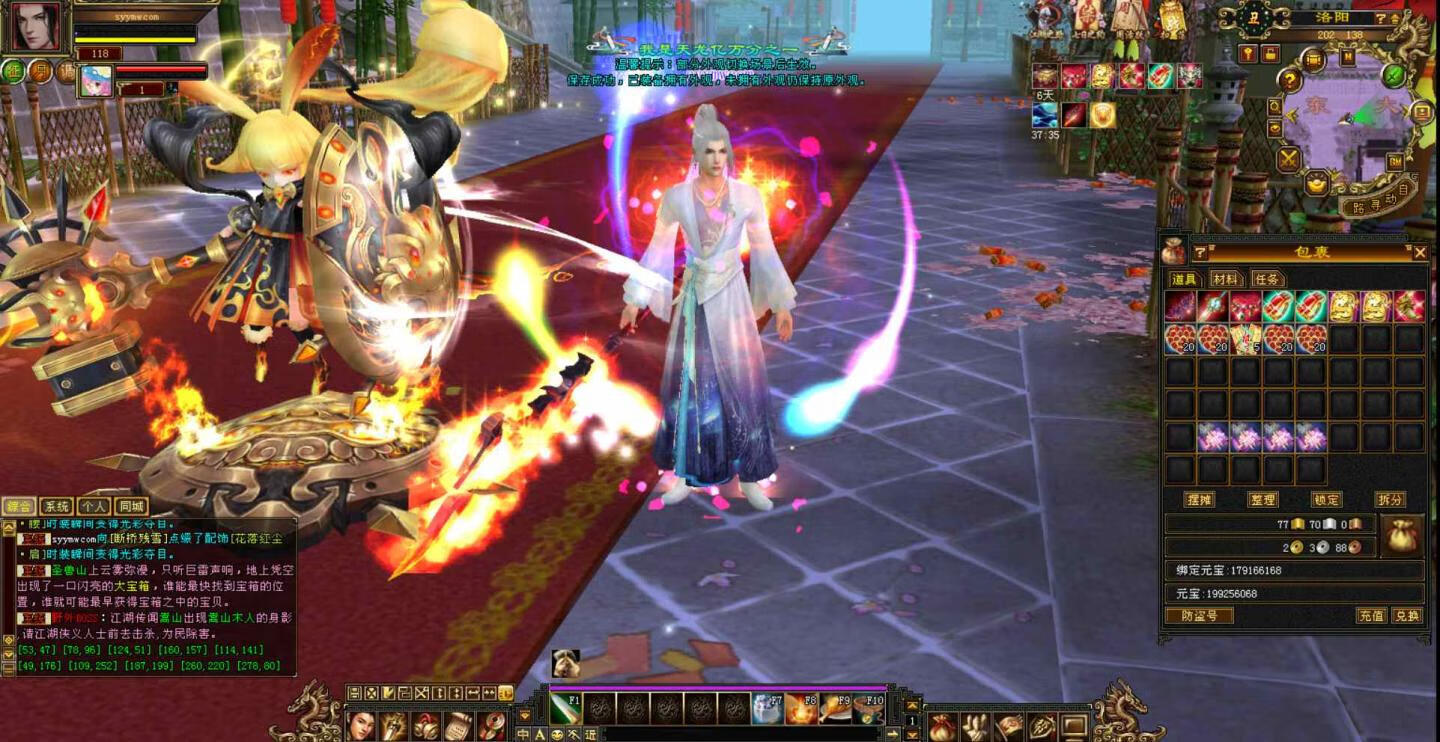The width and height of the screenshot is (1440, 742).
Task: Switch to the 材料 materials tab
Action: click(x=1225, y=279)
